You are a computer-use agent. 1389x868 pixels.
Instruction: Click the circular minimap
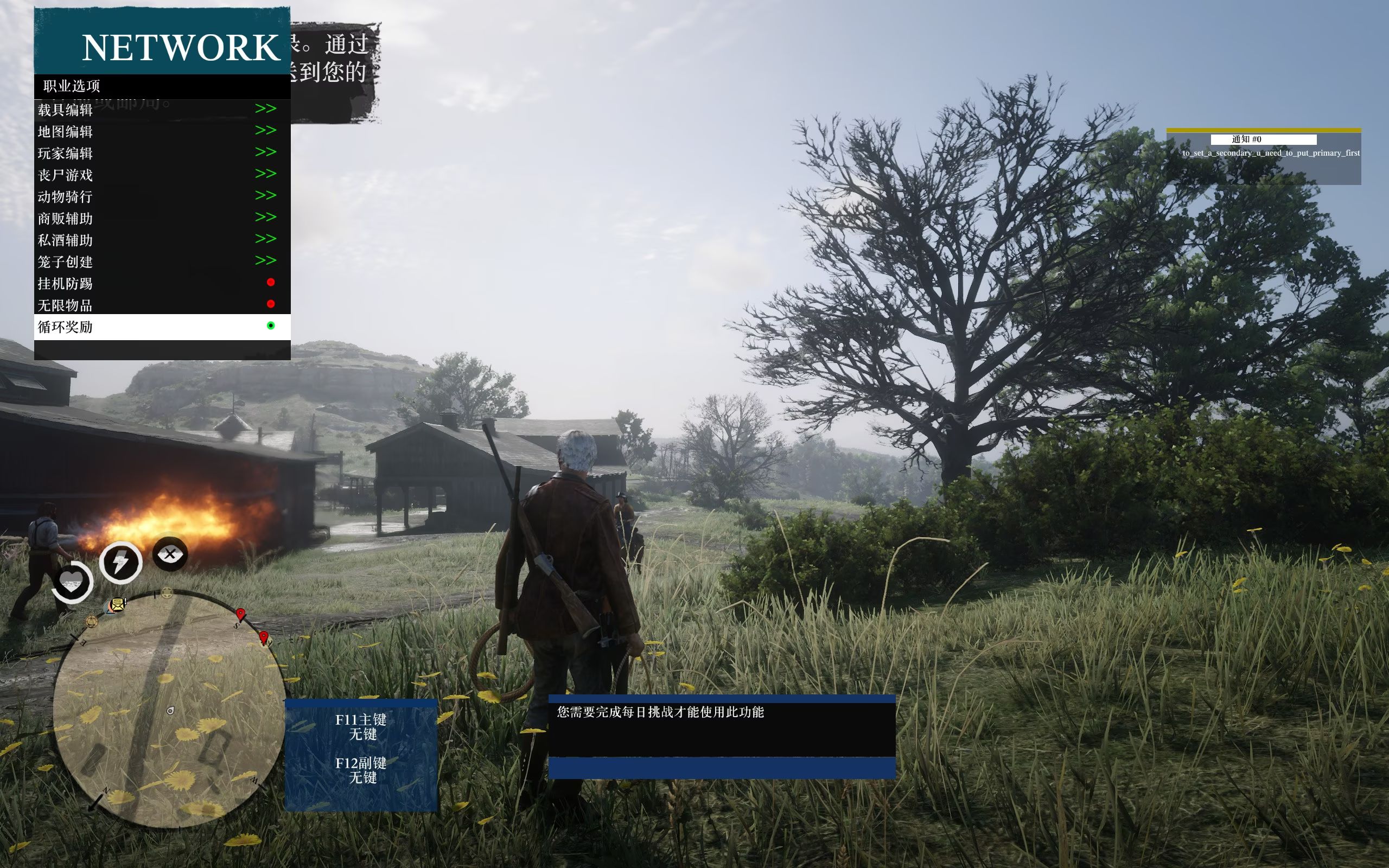click(x=169, y=710)
